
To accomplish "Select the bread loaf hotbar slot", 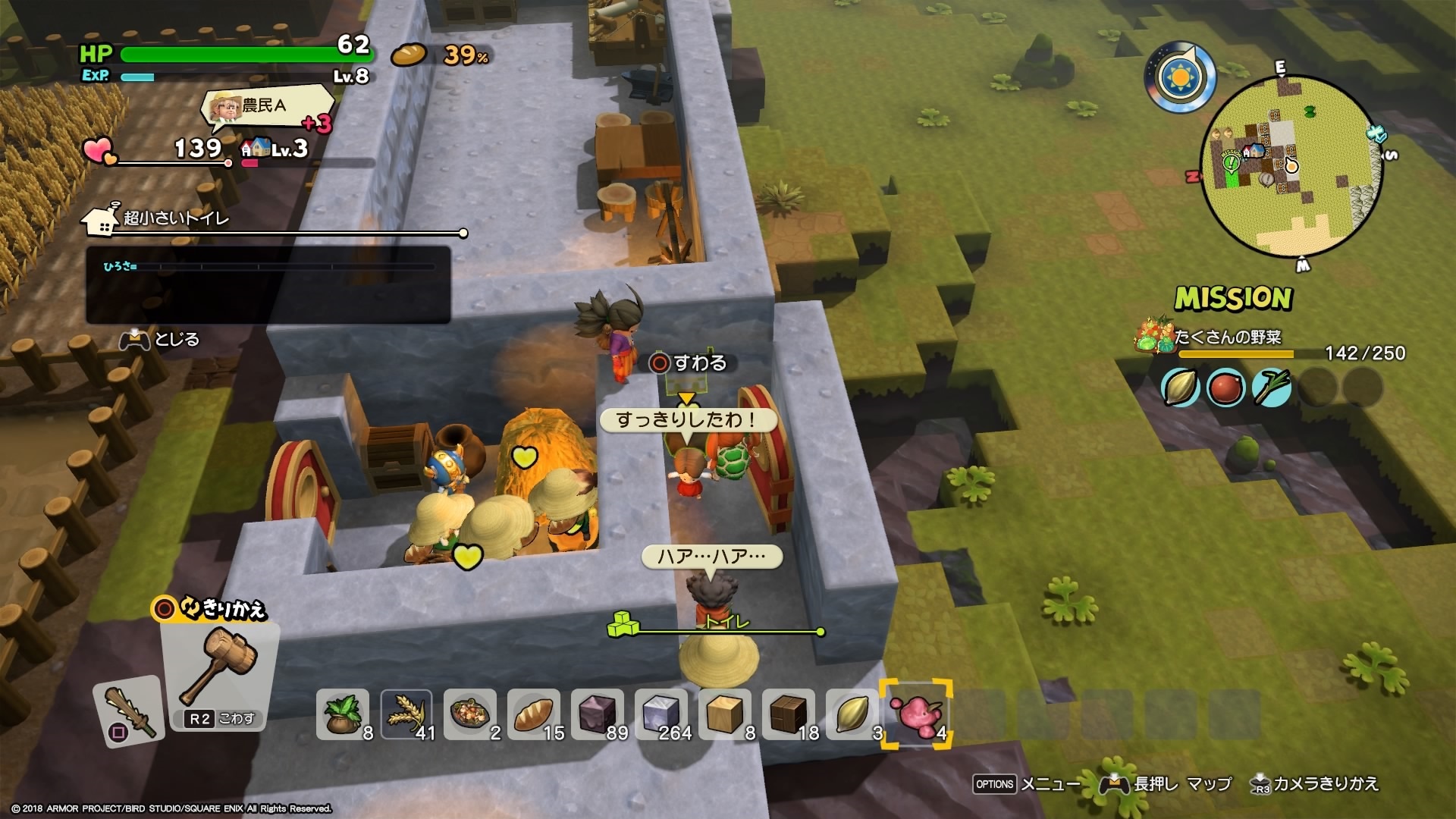I will click(533, 714).
